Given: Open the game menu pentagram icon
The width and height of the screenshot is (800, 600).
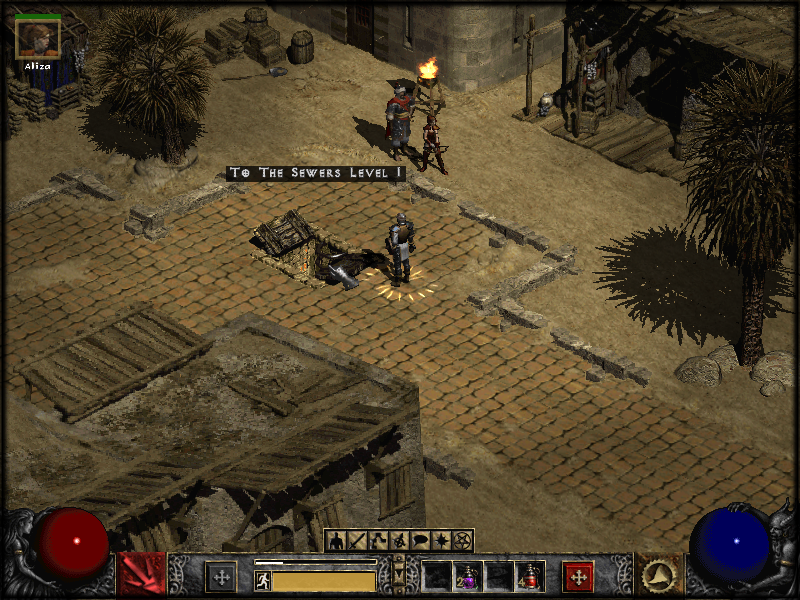Looking at the screenshot, I should point(462,541).
